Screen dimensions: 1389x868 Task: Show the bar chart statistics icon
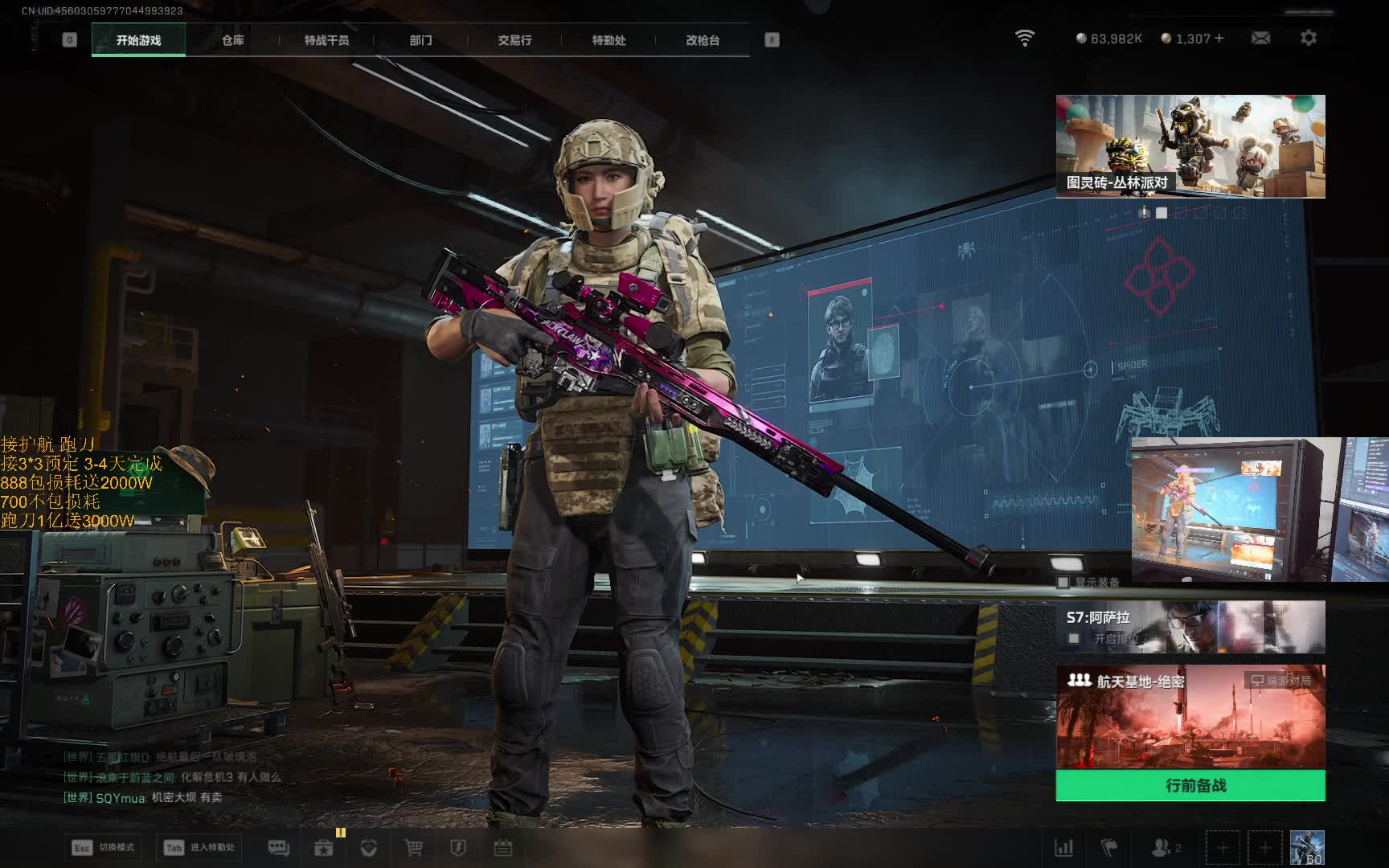(1063, 848)
